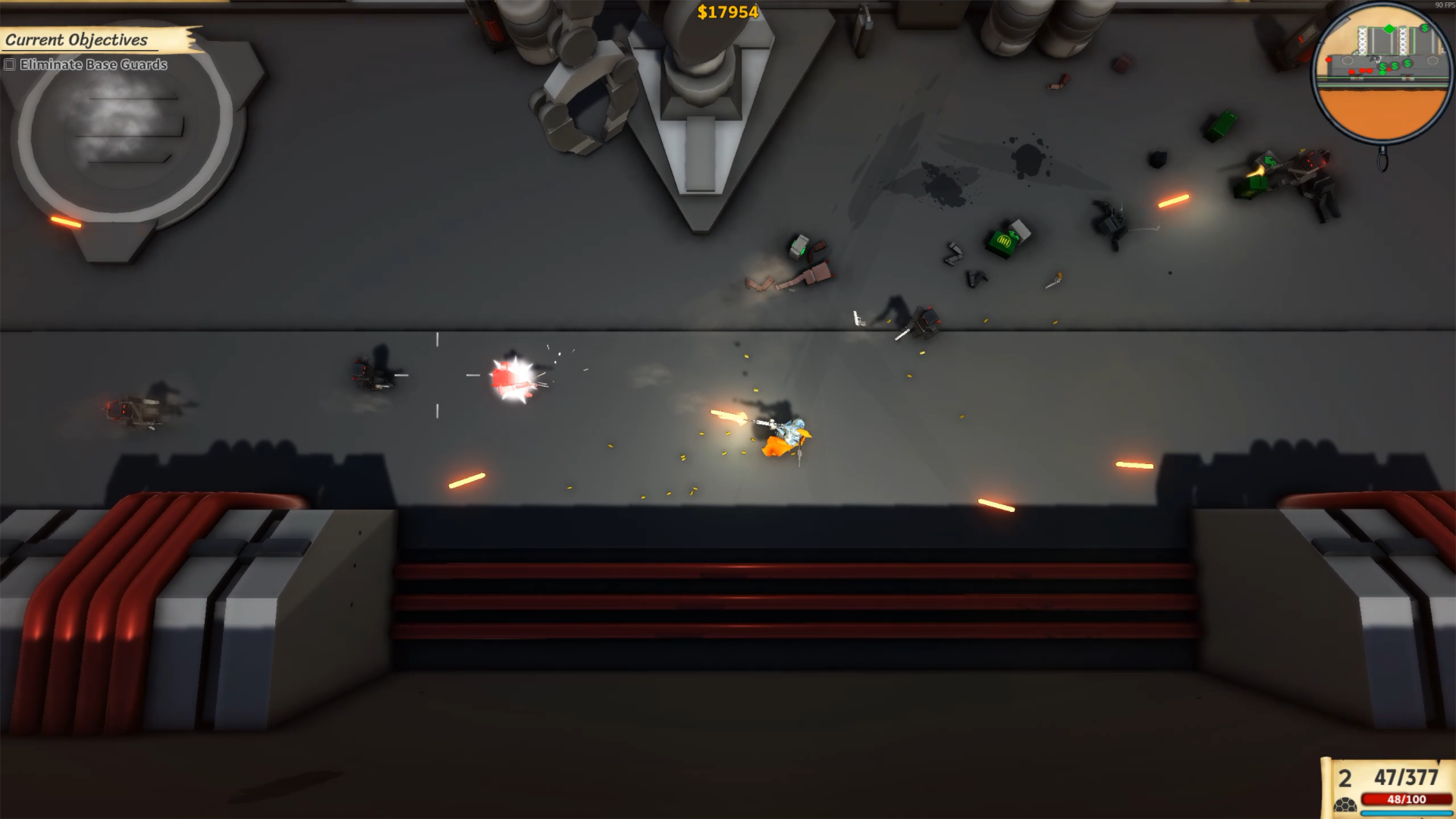
Task: Click the pistol lying on the ground
Action: (x=858, y=319)
